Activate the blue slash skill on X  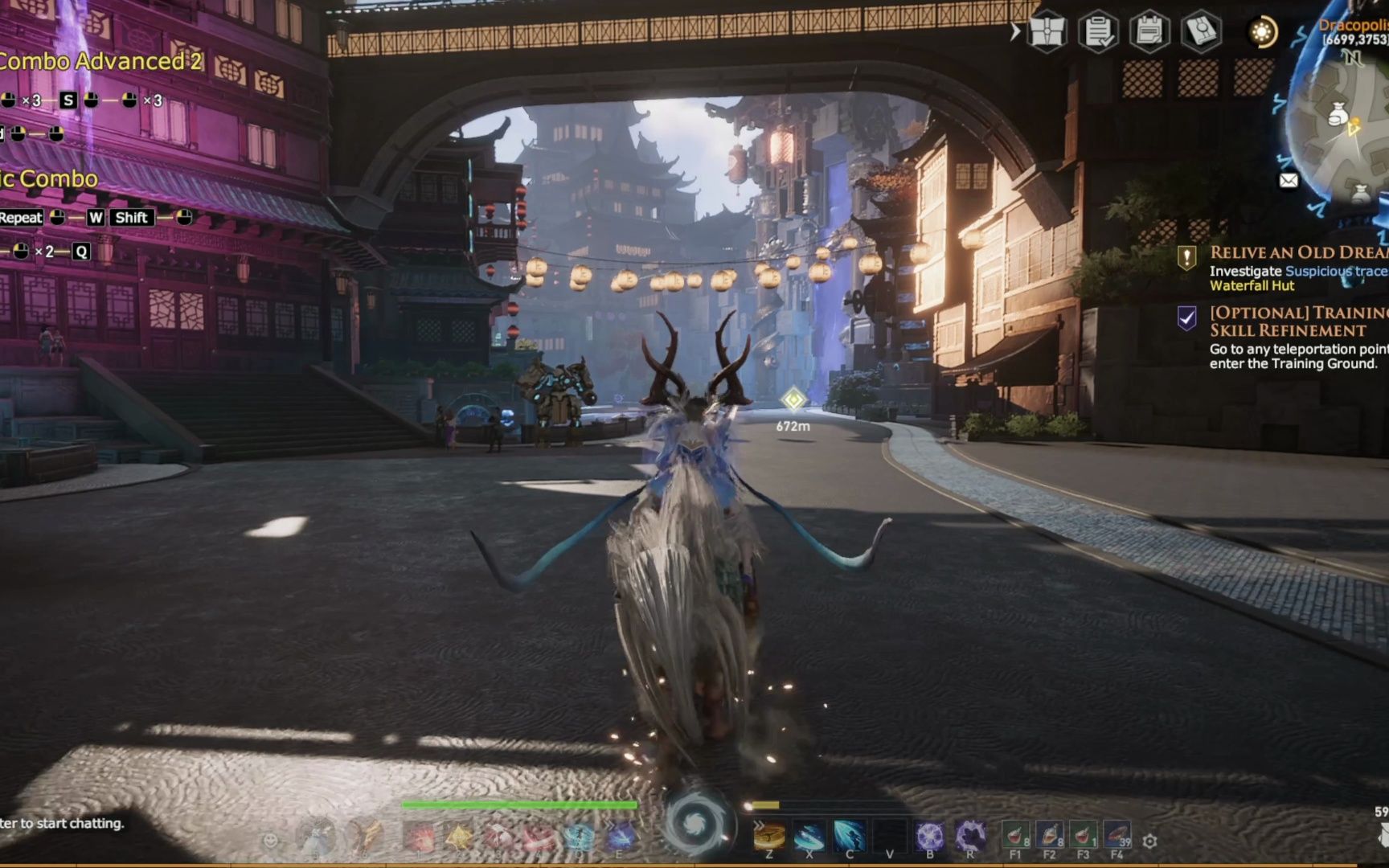(809, 836)
